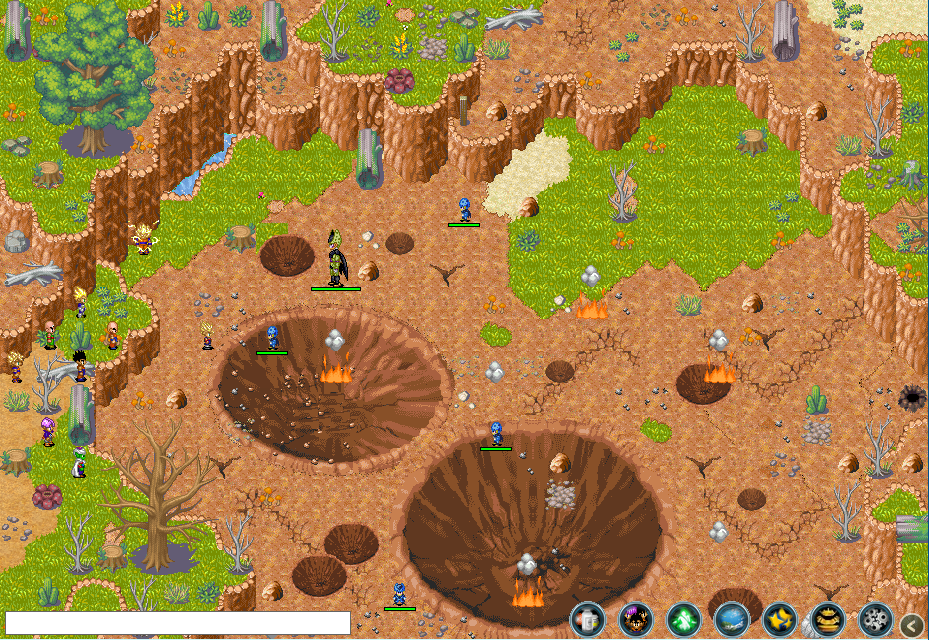Screen dimensions: 929x640
Task: Open the golden crown ranking icon
Action: pyautogui.click(x=828, y=620)
